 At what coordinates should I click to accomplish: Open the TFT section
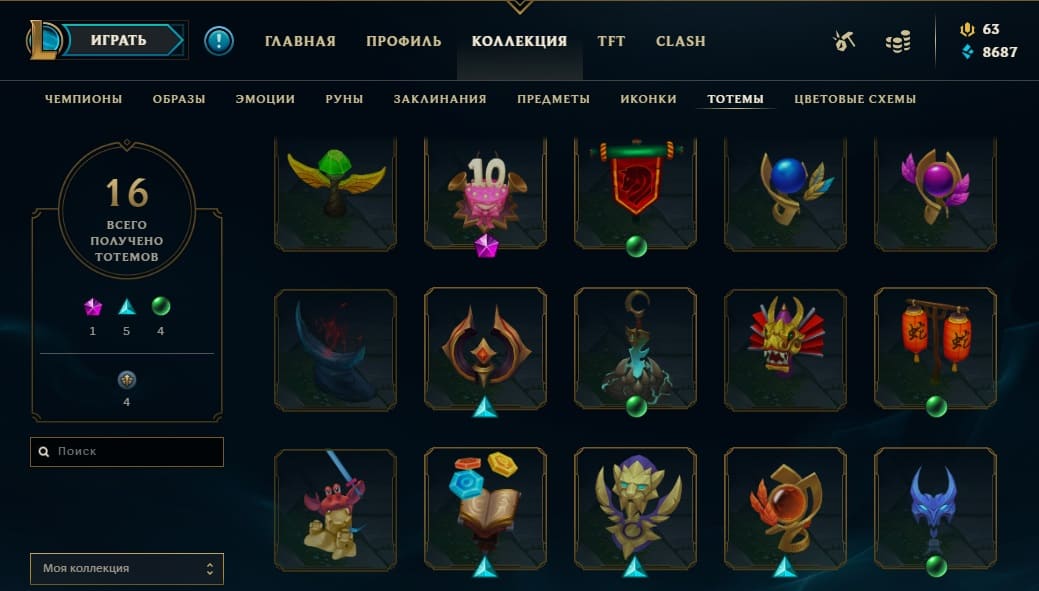pos(611,41)
